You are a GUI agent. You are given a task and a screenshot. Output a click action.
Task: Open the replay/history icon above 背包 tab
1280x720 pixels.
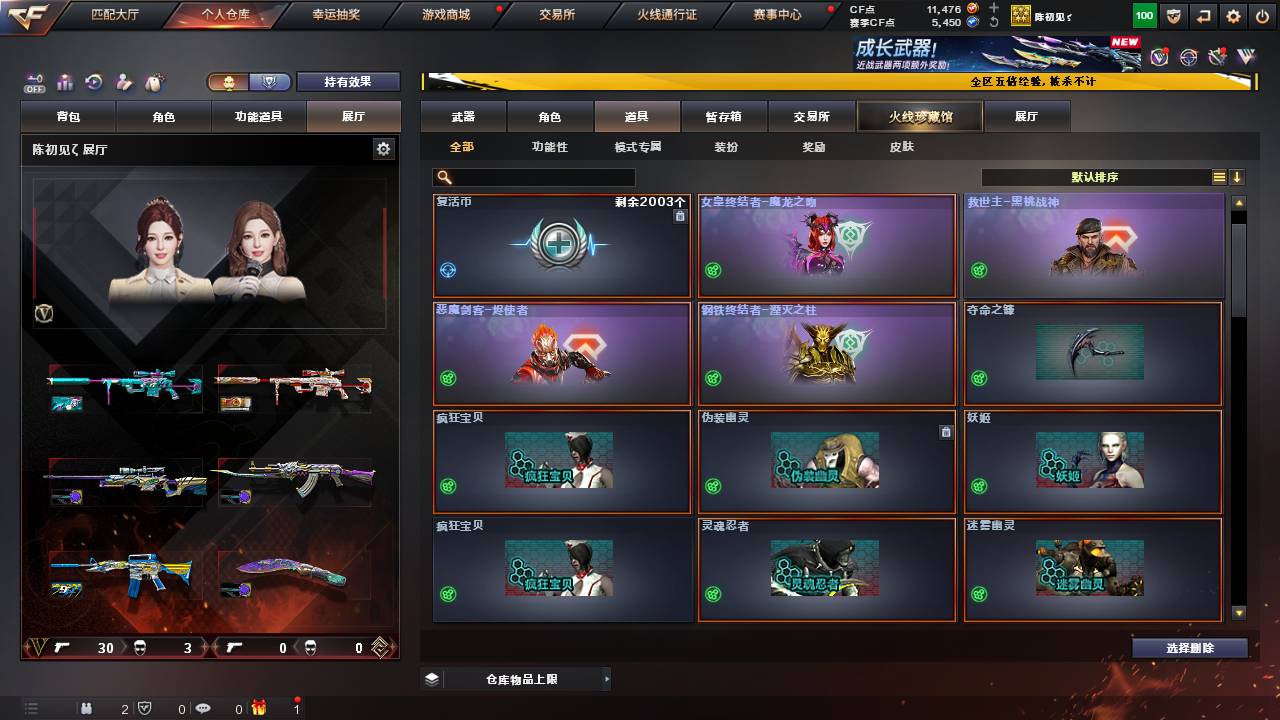click(92, 82)
